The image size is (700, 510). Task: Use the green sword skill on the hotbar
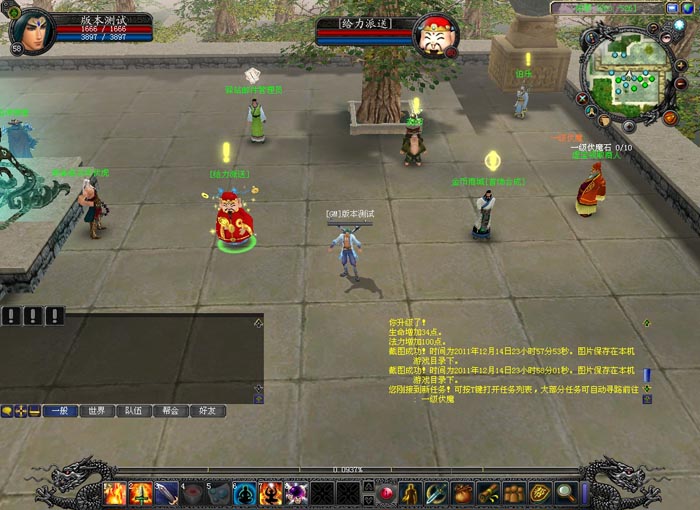pyautogui.click(x=141, y=493)
